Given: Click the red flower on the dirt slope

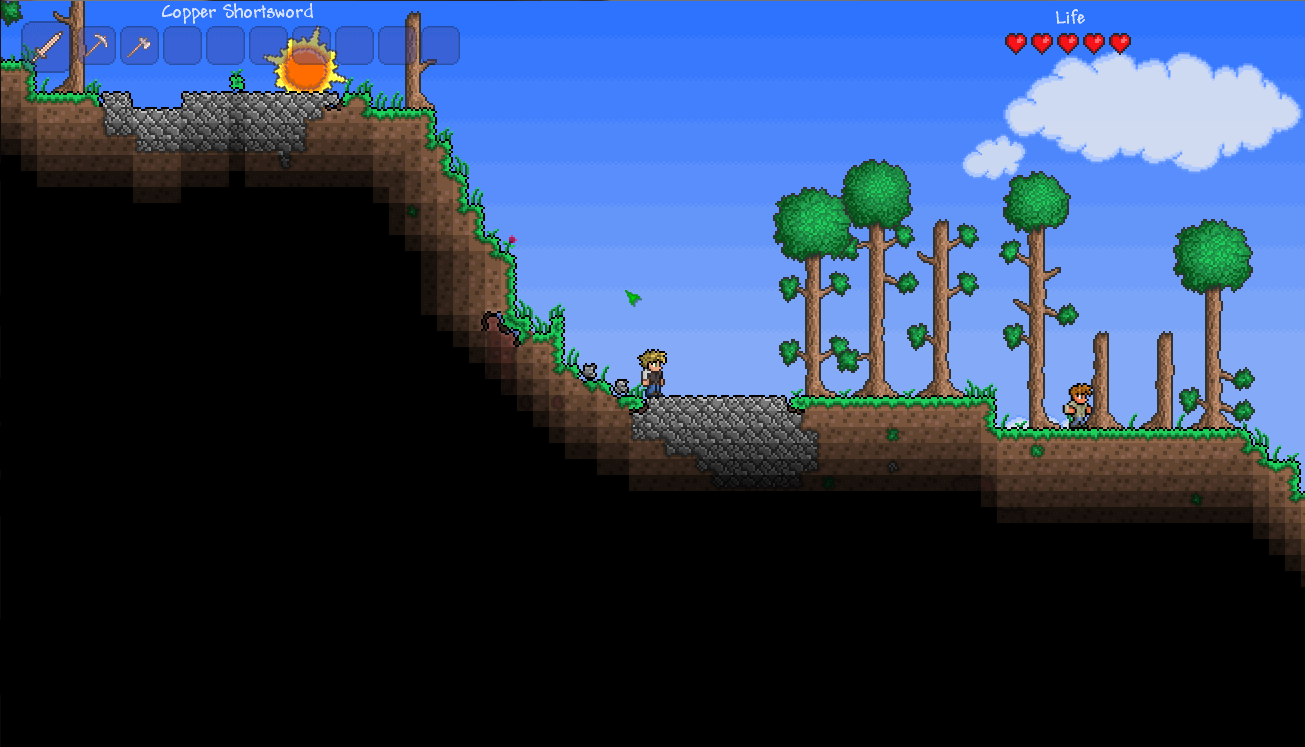Looking at the screenshot, I should (513, 240).
